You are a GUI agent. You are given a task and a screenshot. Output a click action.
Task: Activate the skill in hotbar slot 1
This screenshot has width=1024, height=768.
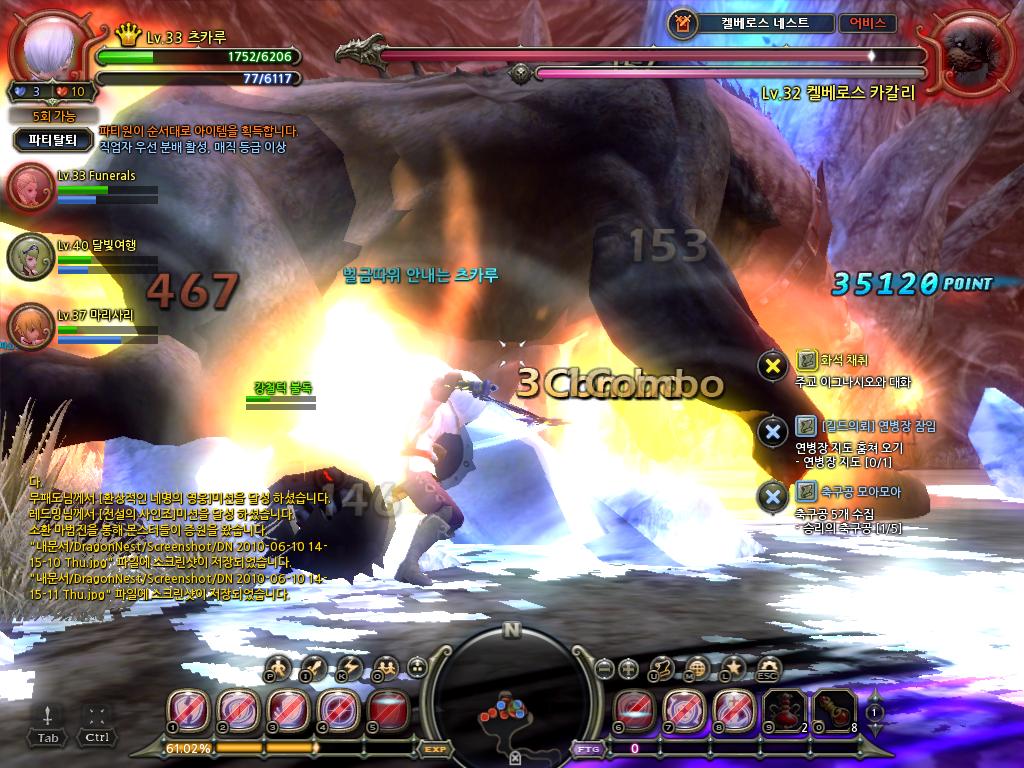186,709
